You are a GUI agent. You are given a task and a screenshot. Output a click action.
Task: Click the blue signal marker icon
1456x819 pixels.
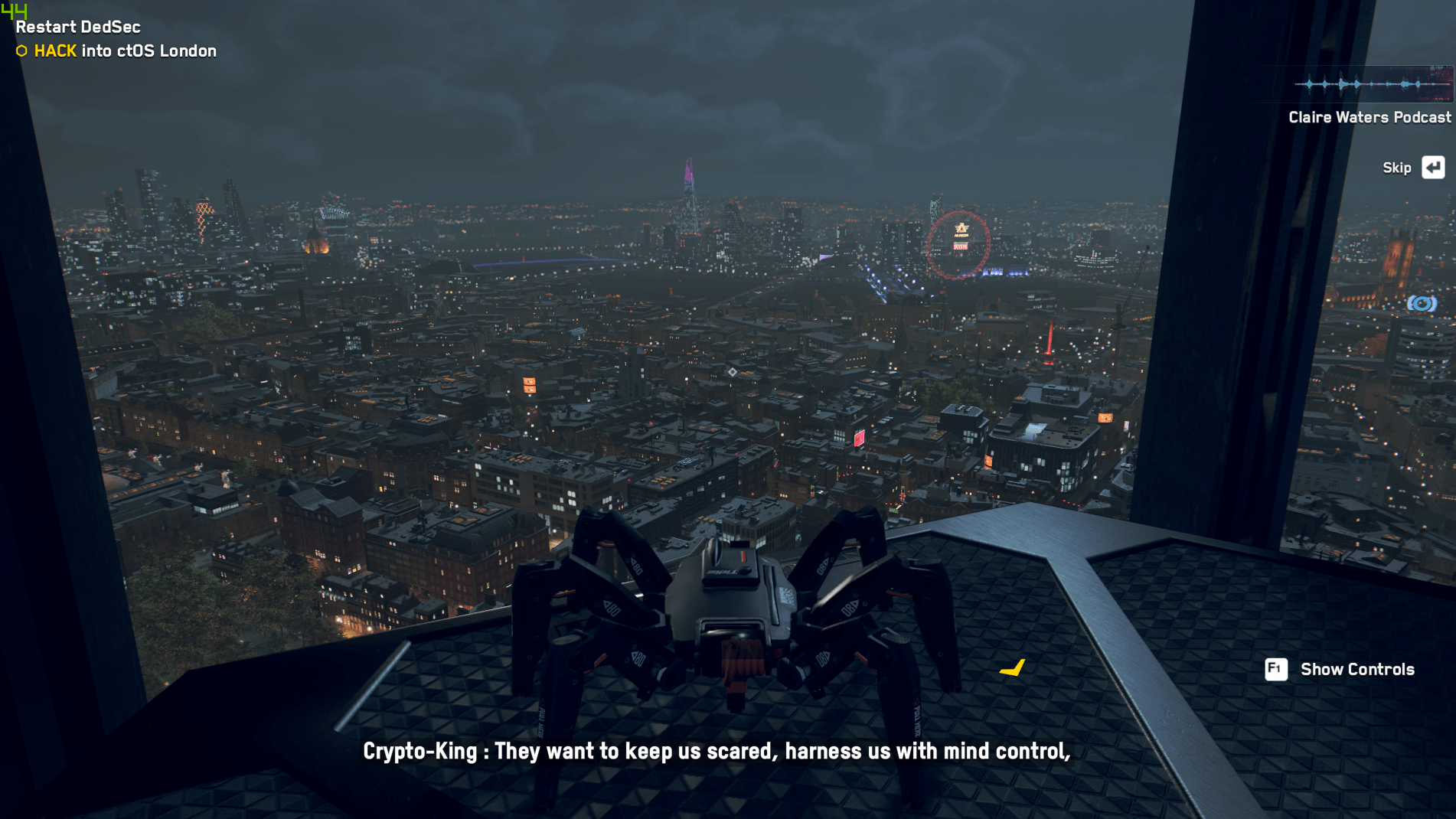click(1422, 304)
